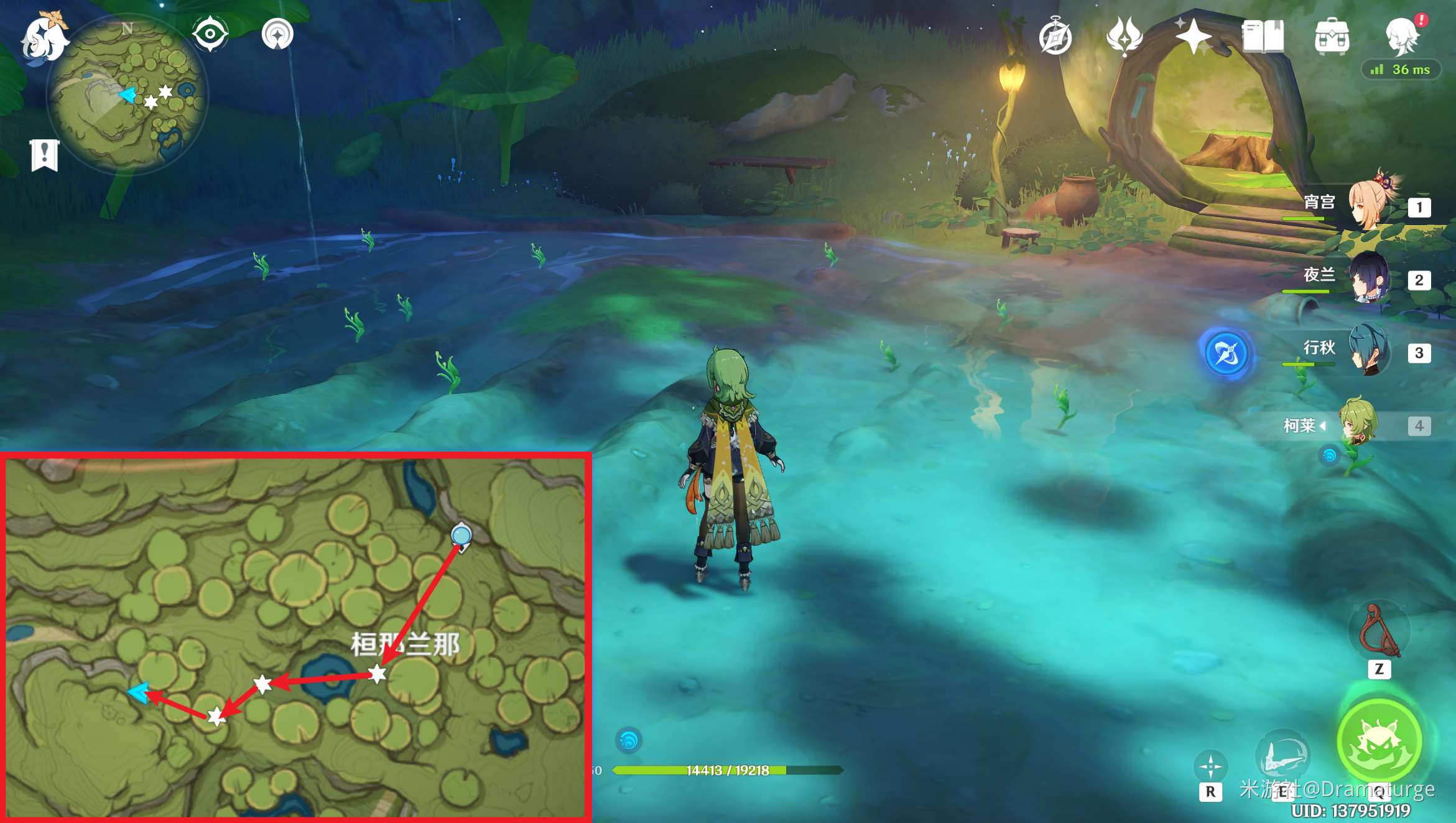Use the Elemental Skill boomerang icon
Image resolution: width=1456 pixels, height=823 pixels.
1282,756
